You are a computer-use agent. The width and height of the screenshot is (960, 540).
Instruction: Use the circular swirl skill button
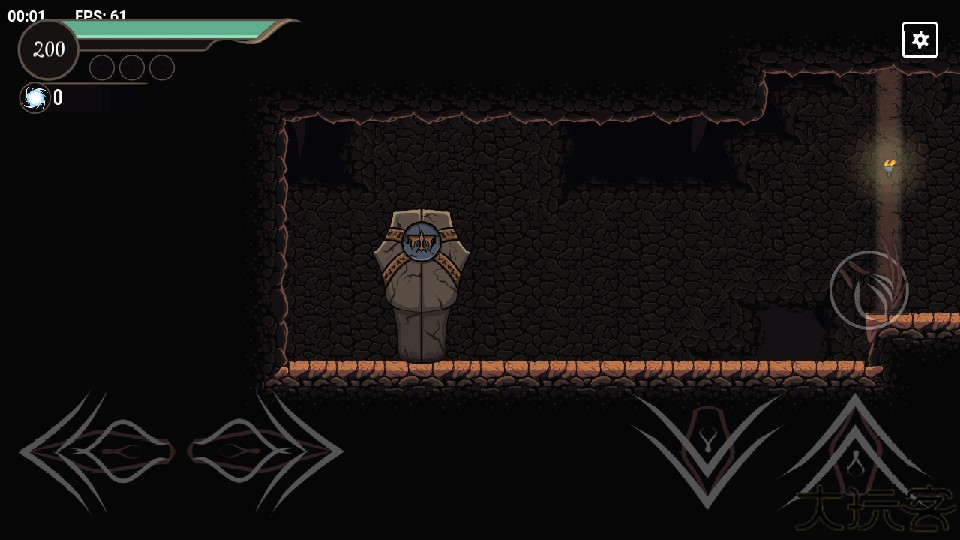(868, 290)
